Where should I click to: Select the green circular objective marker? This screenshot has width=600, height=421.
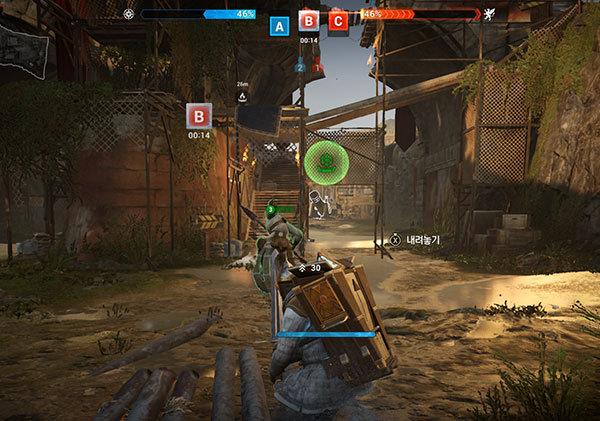[x=324, y=162]
